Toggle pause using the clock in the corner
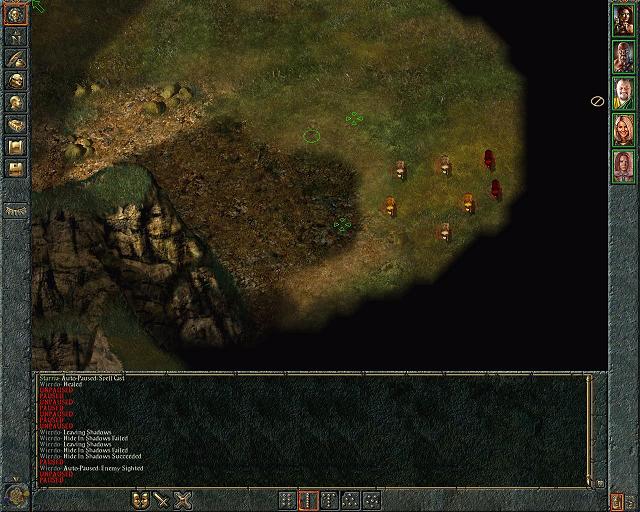This screenshot has height=512, width=640. pos(14,496)
